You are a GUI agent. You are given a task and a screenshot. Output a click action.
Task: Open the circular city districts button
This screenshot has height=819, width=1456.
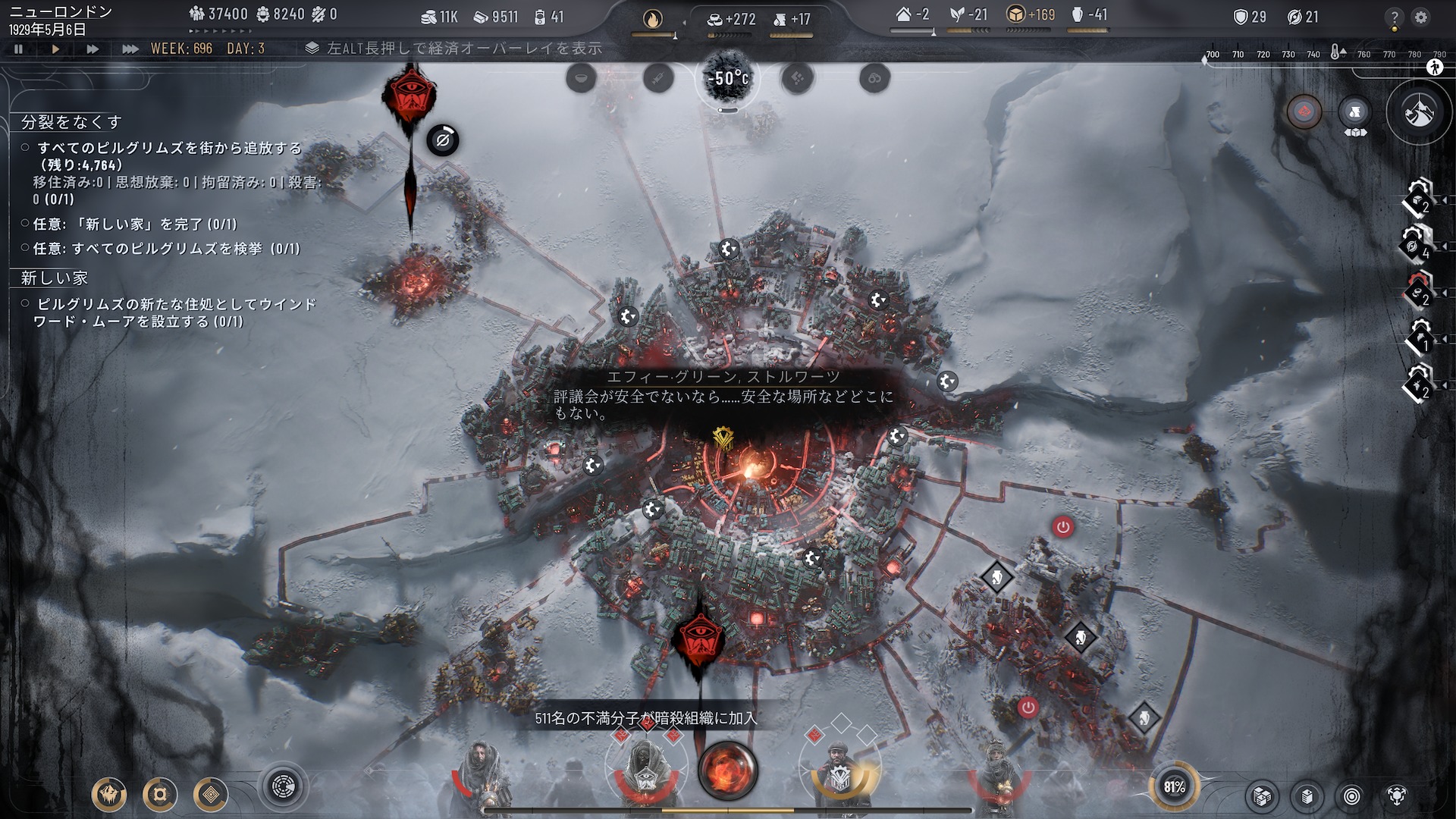click(284, 787)
